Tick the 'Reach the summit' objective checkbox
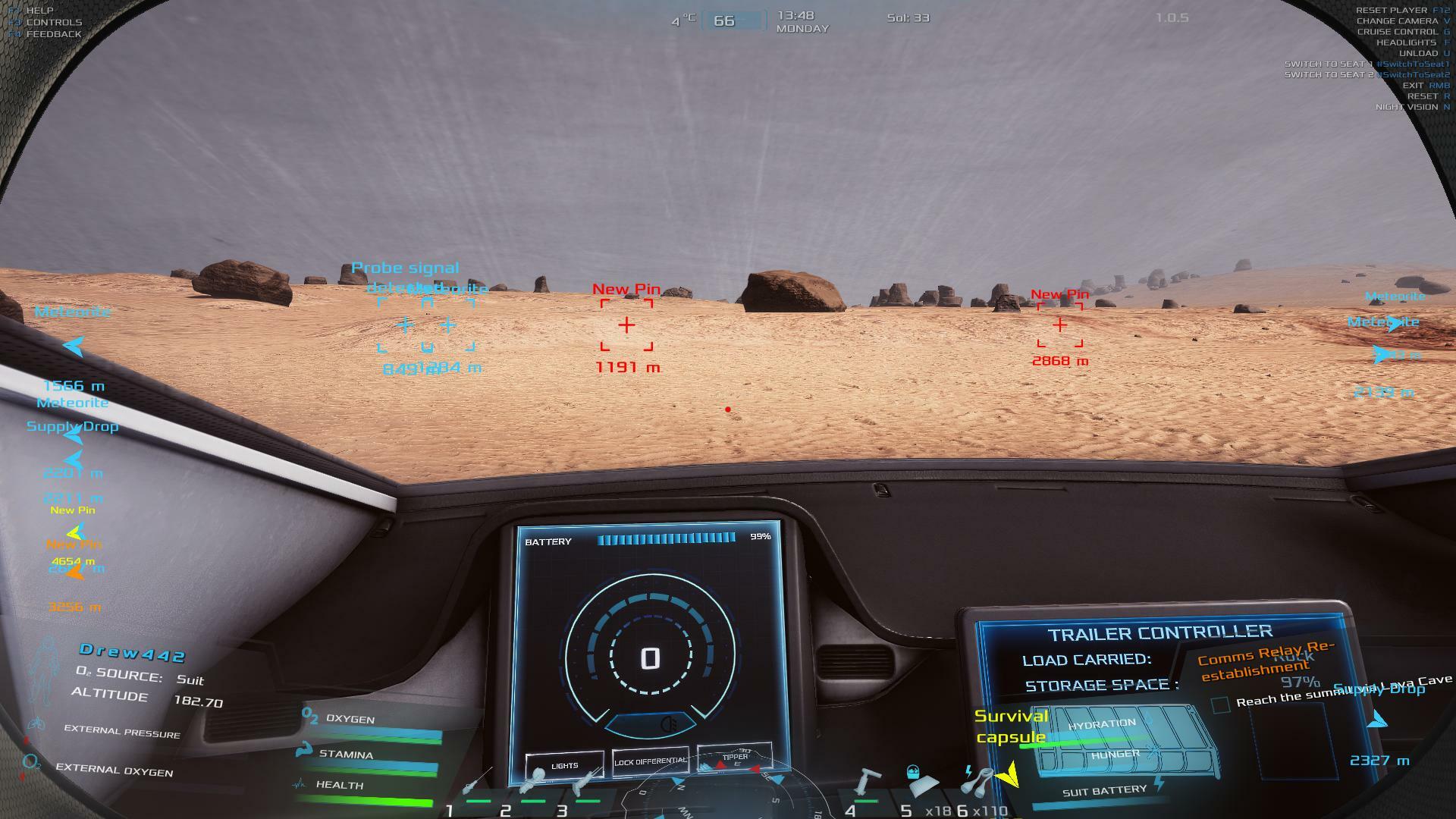Image resolution: width=1456 pixels, height=819 pixels. point(1220,704)
